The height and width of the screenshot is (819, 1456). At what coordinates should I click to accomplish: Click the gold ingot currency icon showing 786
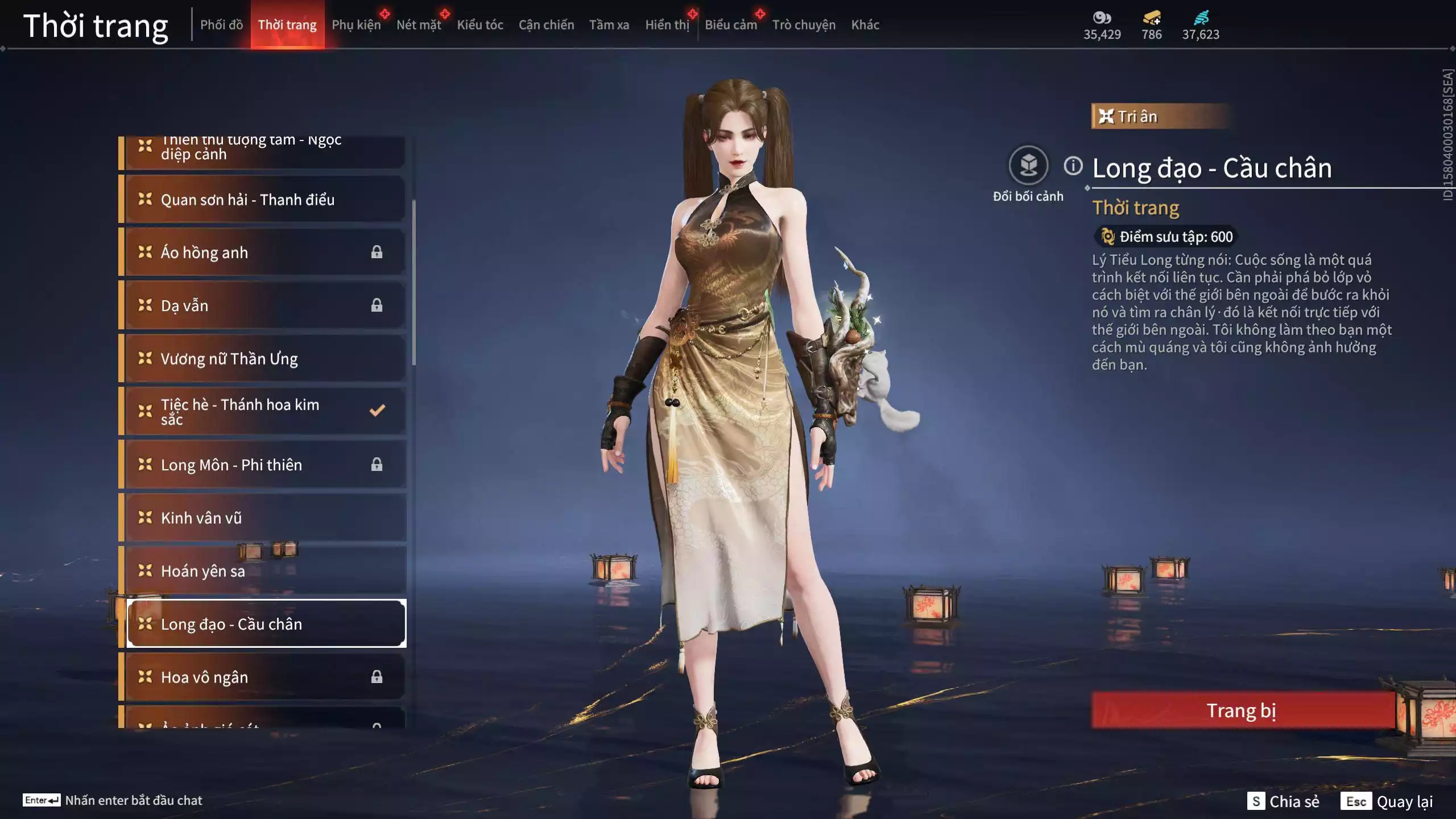pos(1151,18)
